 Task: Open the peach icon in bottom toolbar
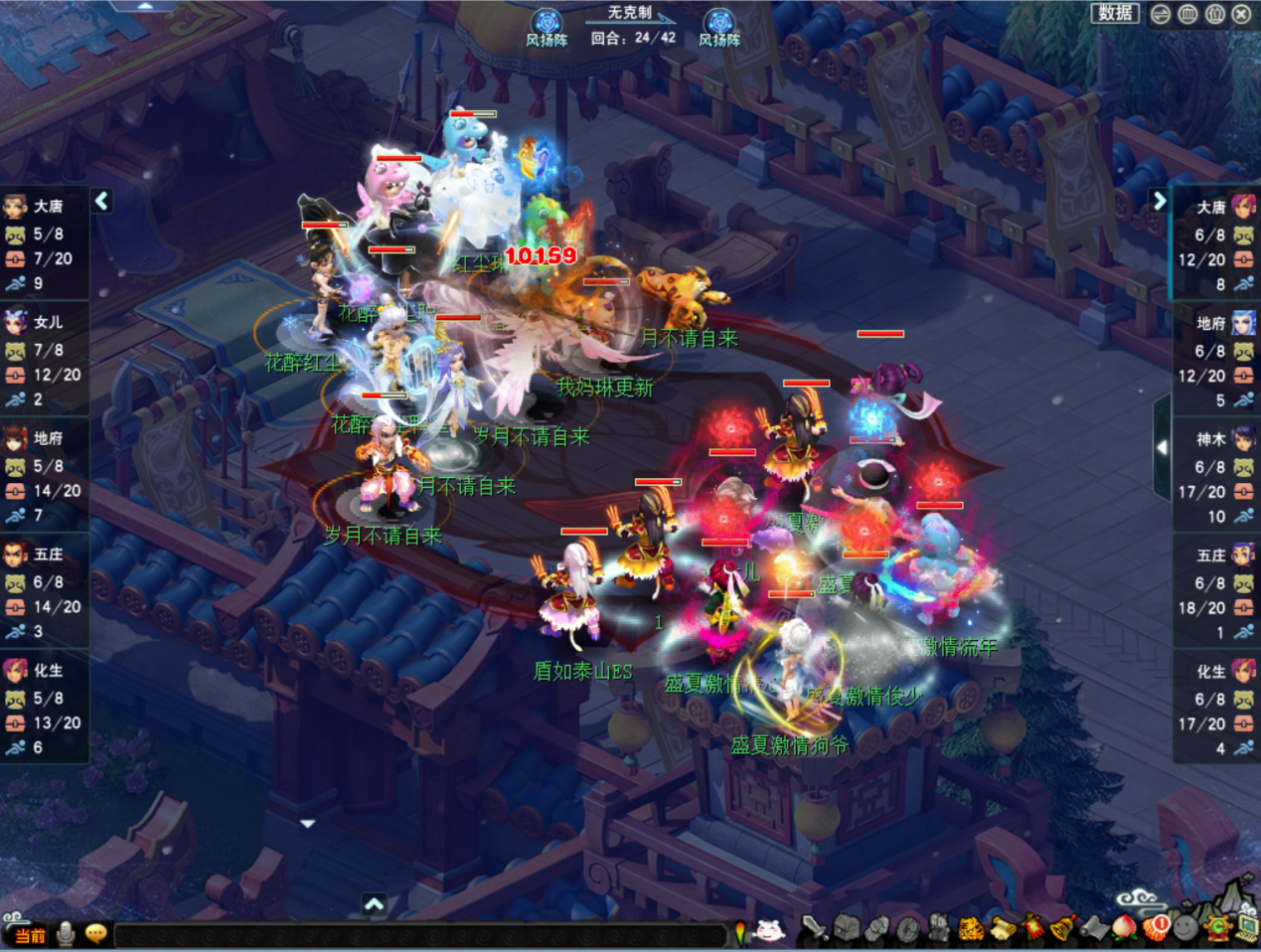(1123, 929)
